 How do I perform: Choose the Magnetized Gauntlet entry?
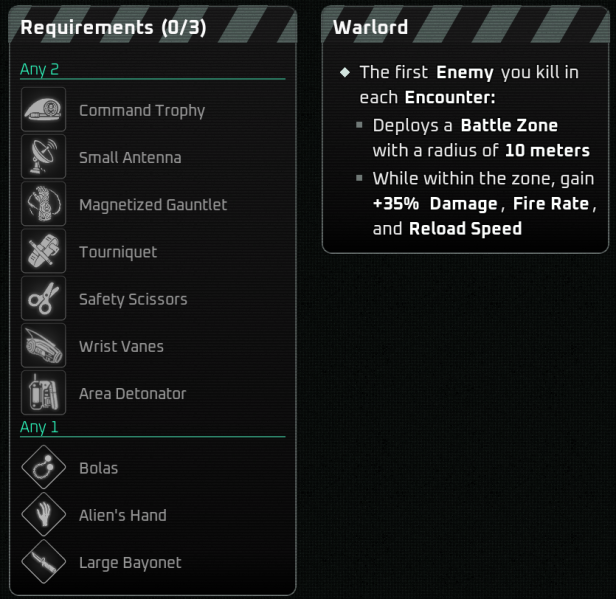[x=152, y=205]
